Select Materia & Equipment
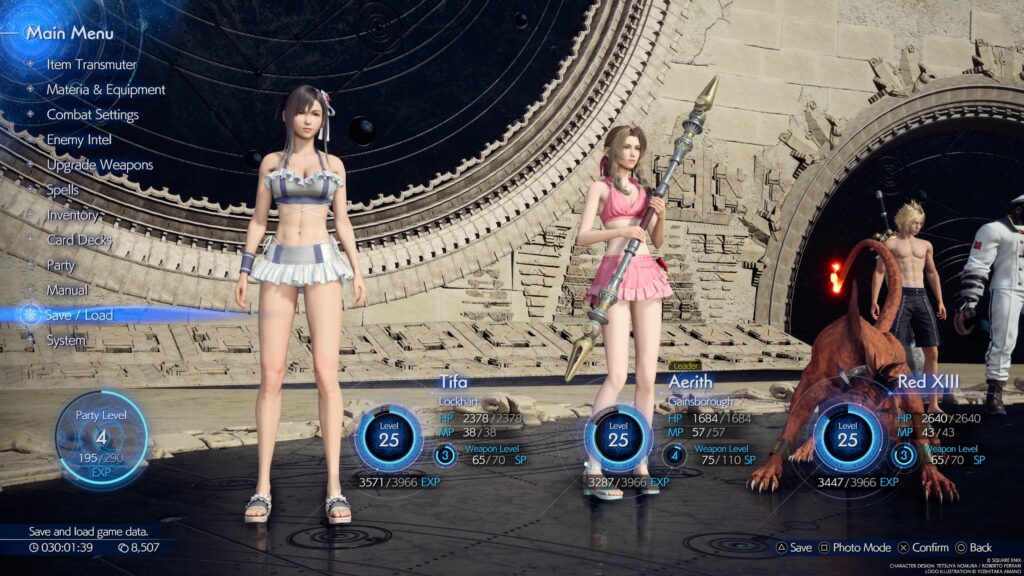Screen dimensions: 1024x576 [x=105, y=89]
